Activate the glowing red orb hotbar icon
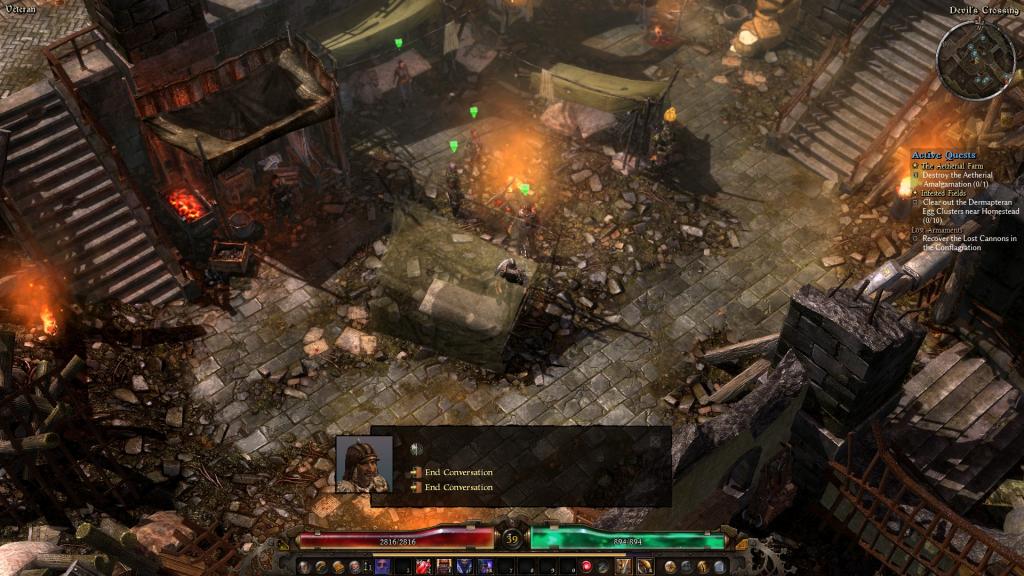Screen dimensions: 1024x576 [587, 567]
